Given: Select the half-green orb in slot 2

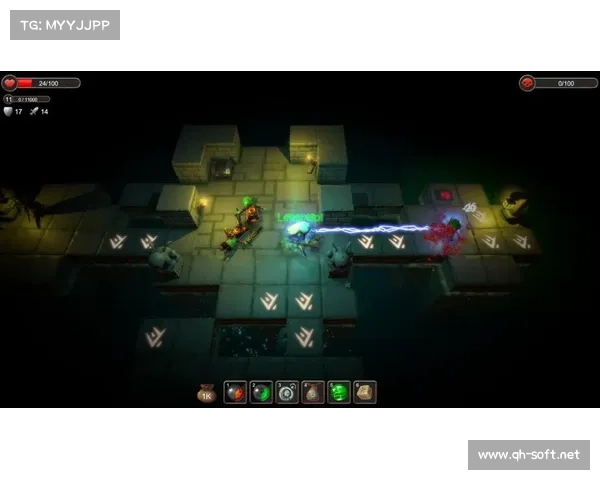Looking at the screenshot, I should point(262,393).
